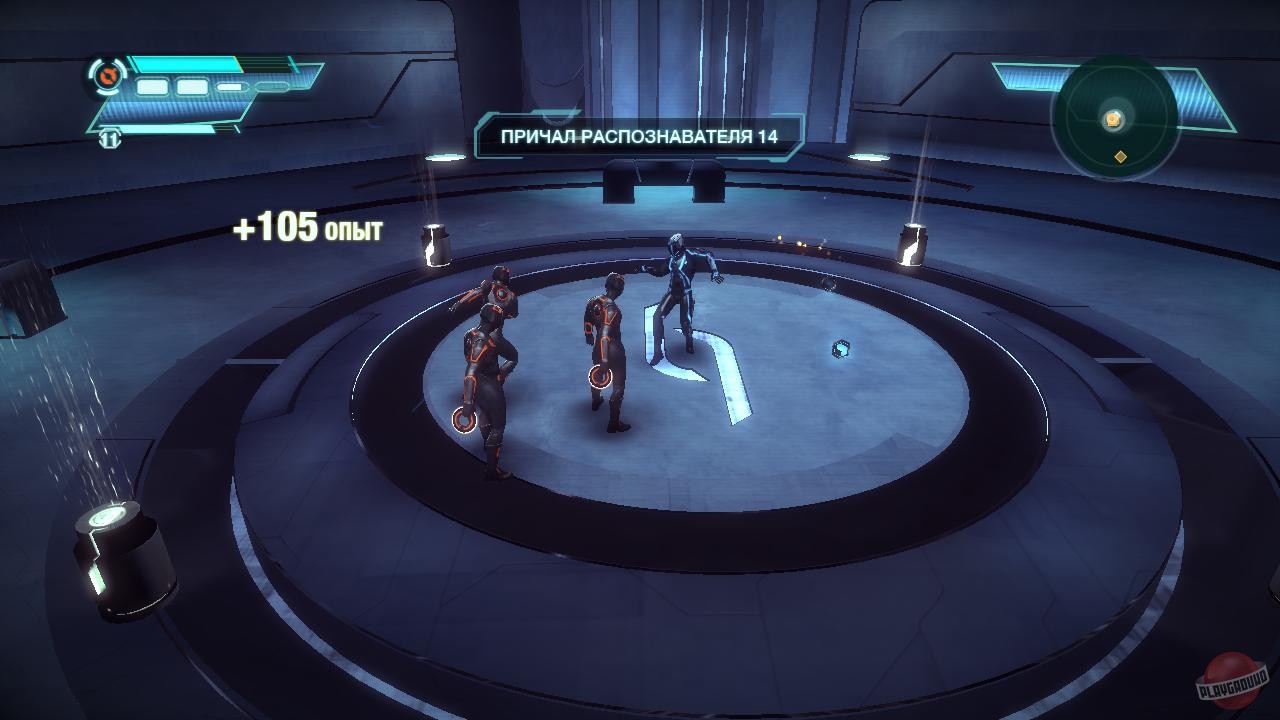
Task: Click the second energy pip slot
Action: coord(192,87)
